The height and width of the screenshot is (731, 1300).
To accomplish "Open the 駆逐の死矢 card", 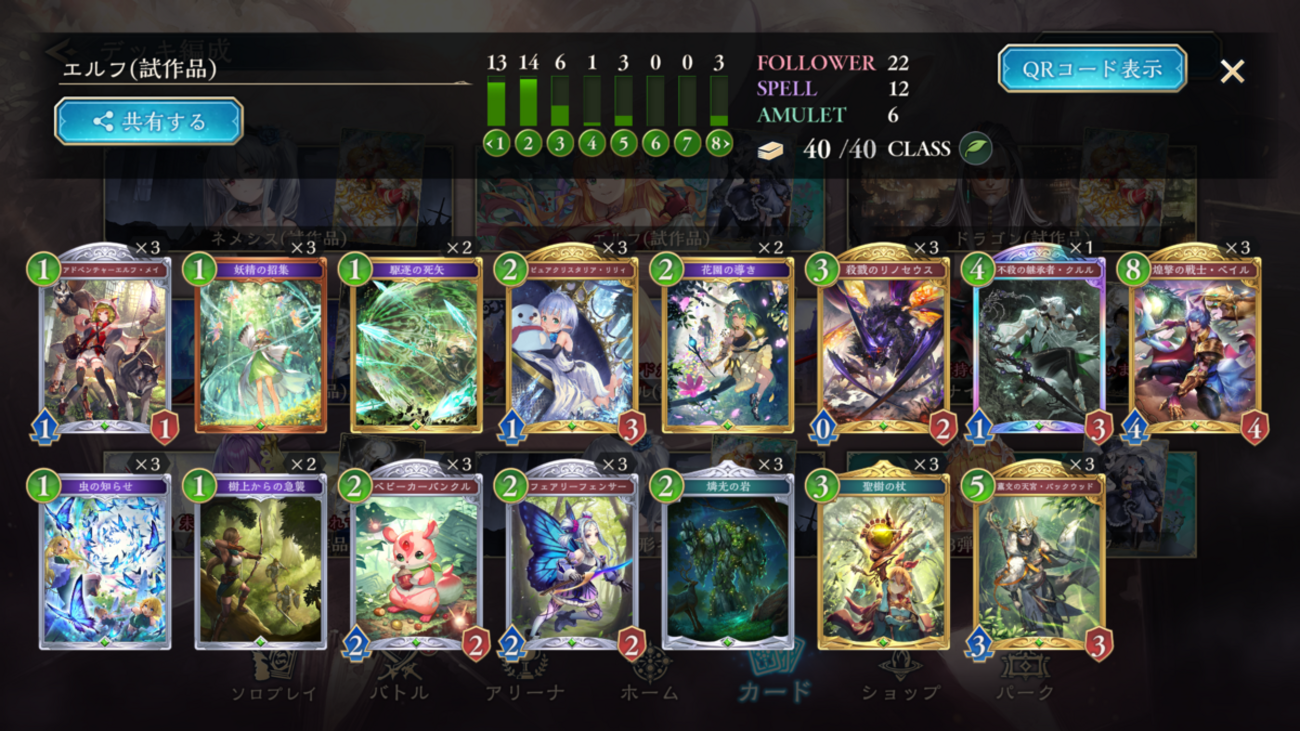I will coord(417,345).
